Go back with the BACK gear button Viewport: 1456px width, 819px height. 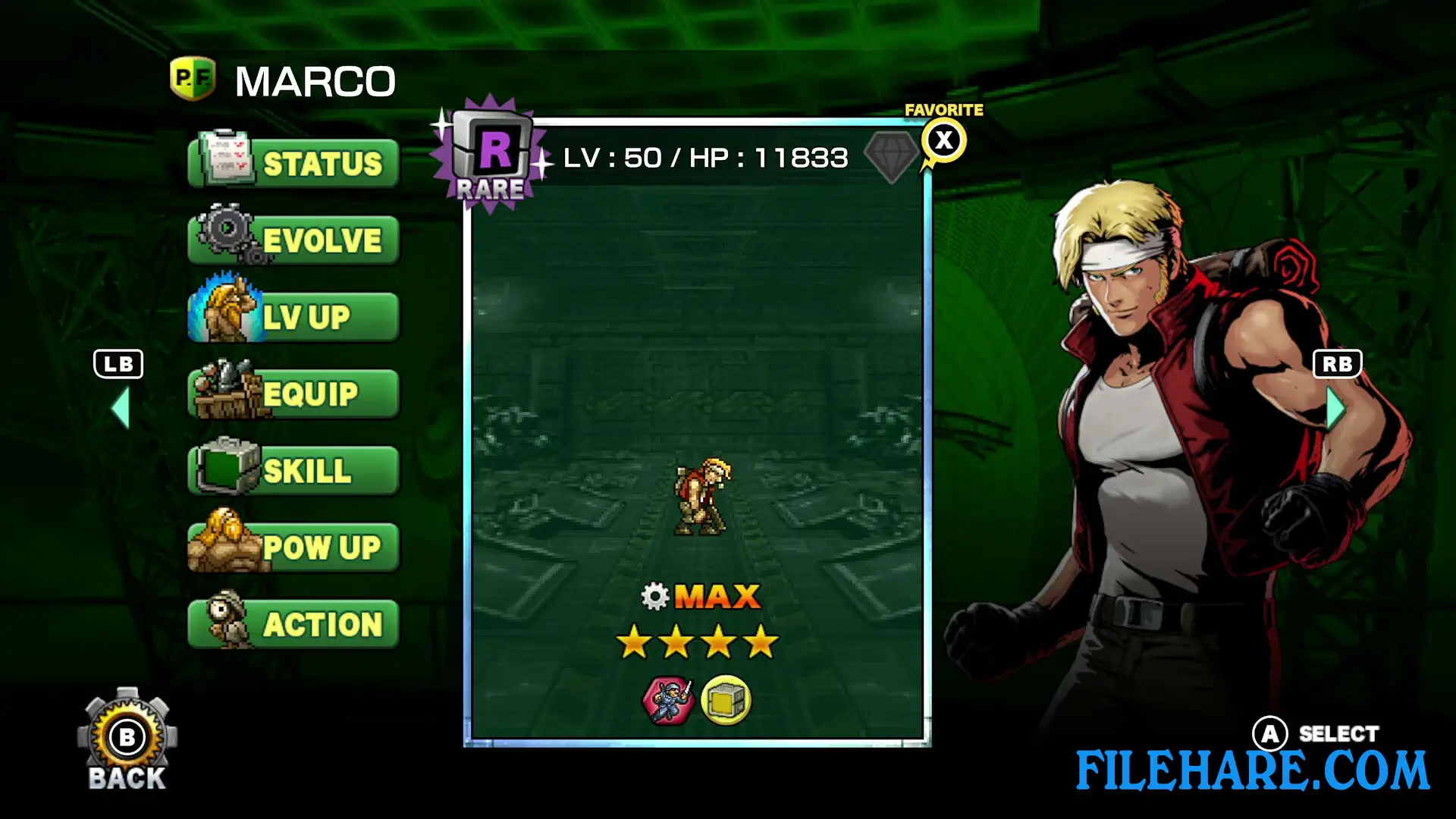point(127,739)
